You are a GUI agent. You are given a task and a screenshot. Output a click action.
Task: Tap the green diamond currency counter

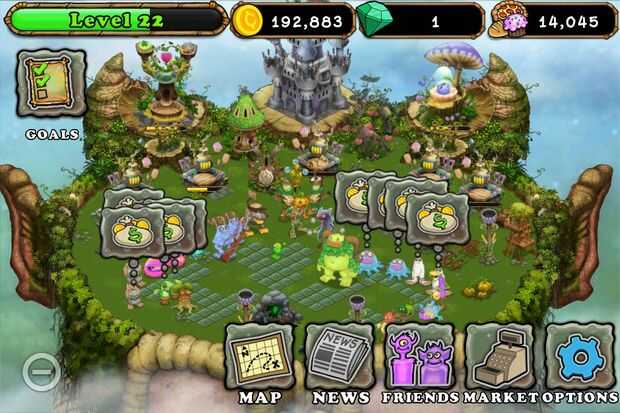(418, 19)
